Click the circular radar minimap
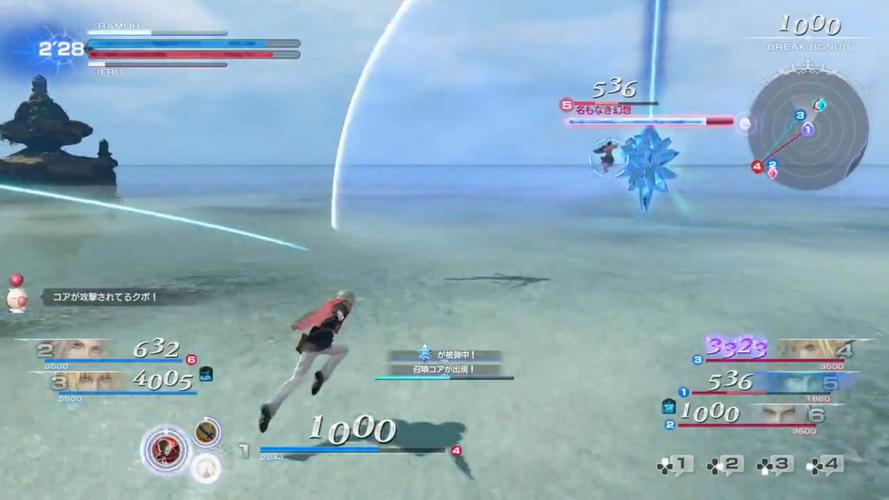 coord(808,130)
